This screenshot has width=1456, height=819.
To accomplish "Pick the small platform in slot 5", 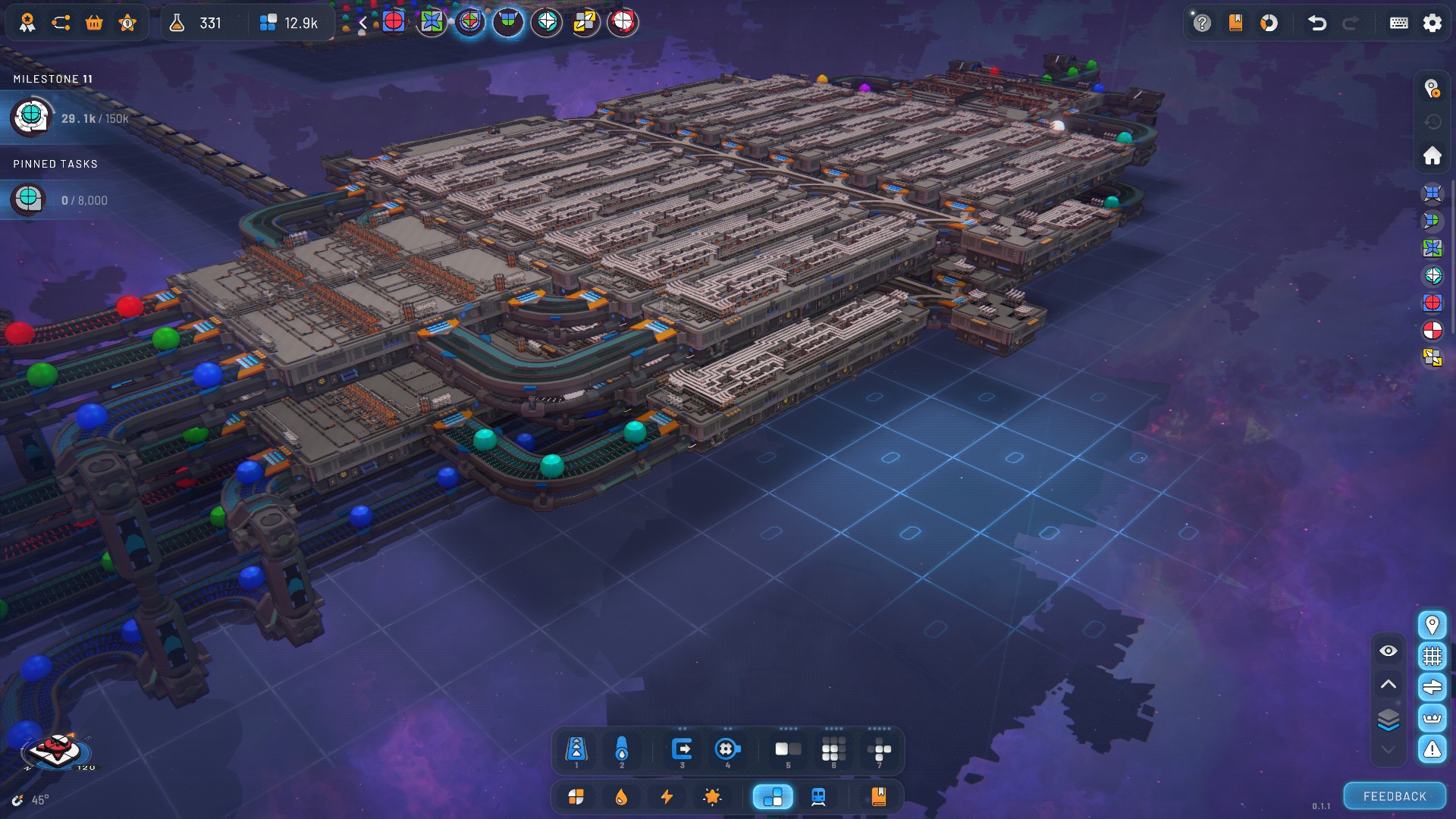I will click(x=788, y=750).
